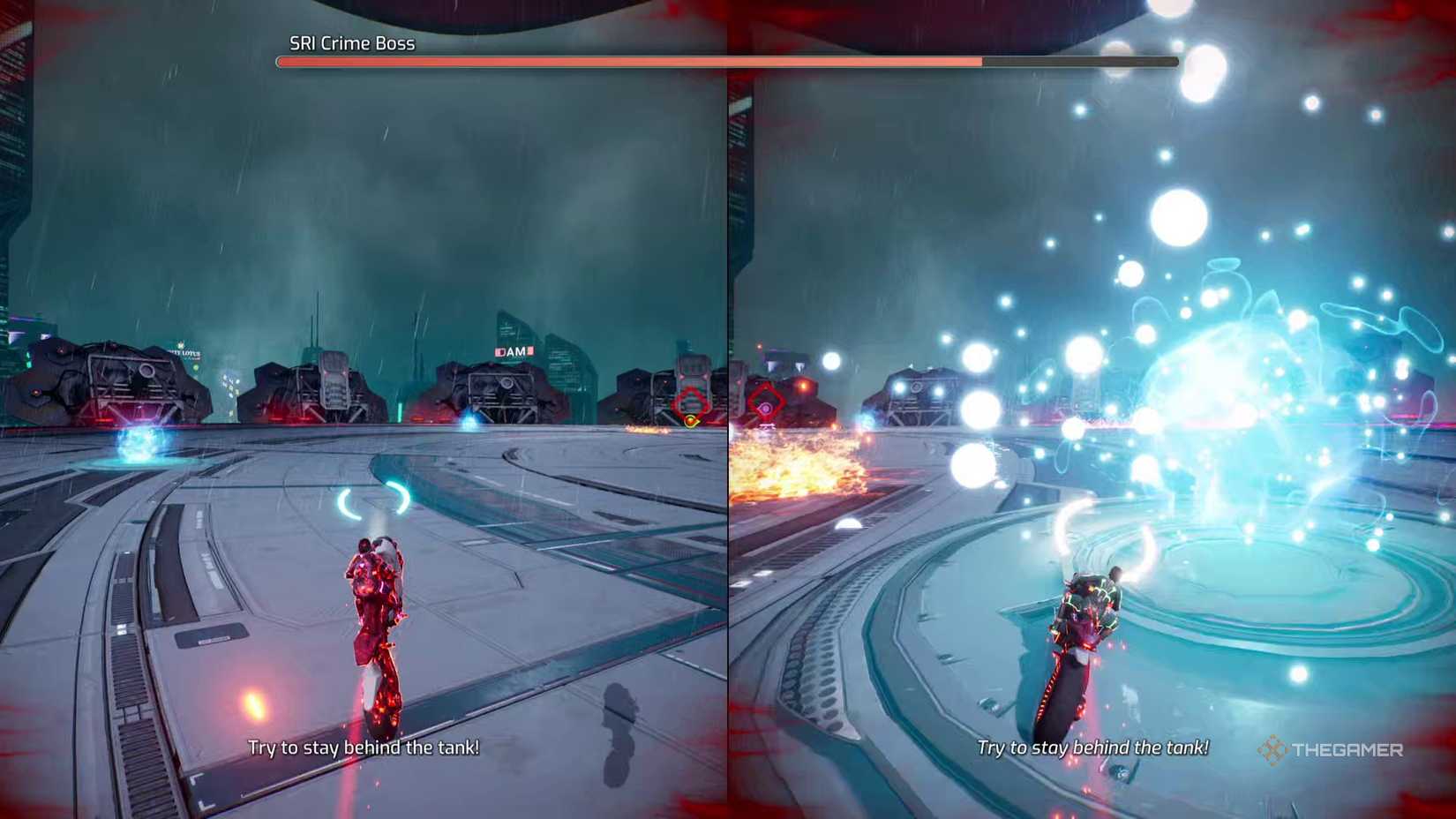
Task: Click the small blue beacon near the center tank
Action: [x=470, y=422]
